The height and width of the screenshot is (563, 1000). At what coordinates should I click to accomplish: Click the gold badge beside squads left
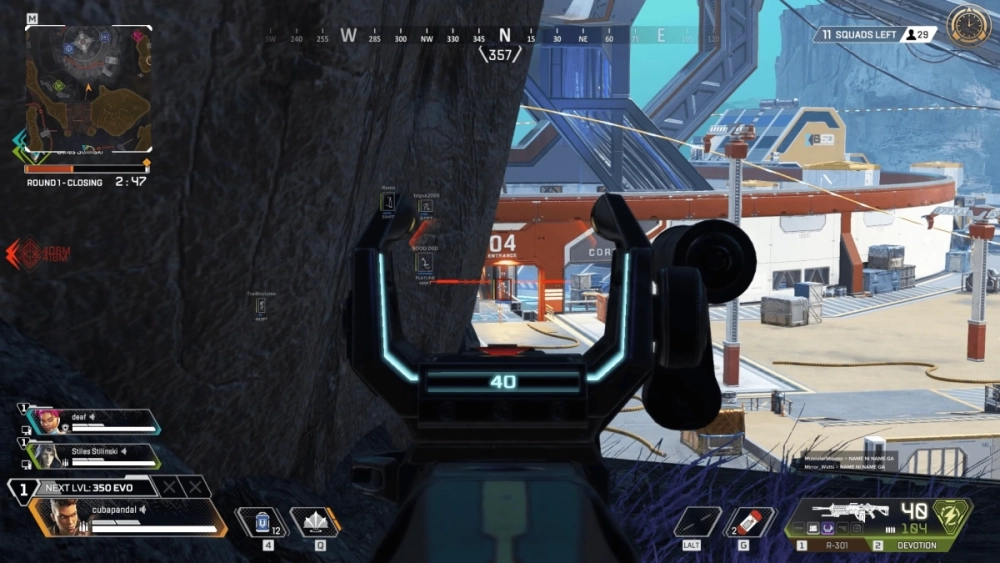pyautogui.click(x=968, y=26)
